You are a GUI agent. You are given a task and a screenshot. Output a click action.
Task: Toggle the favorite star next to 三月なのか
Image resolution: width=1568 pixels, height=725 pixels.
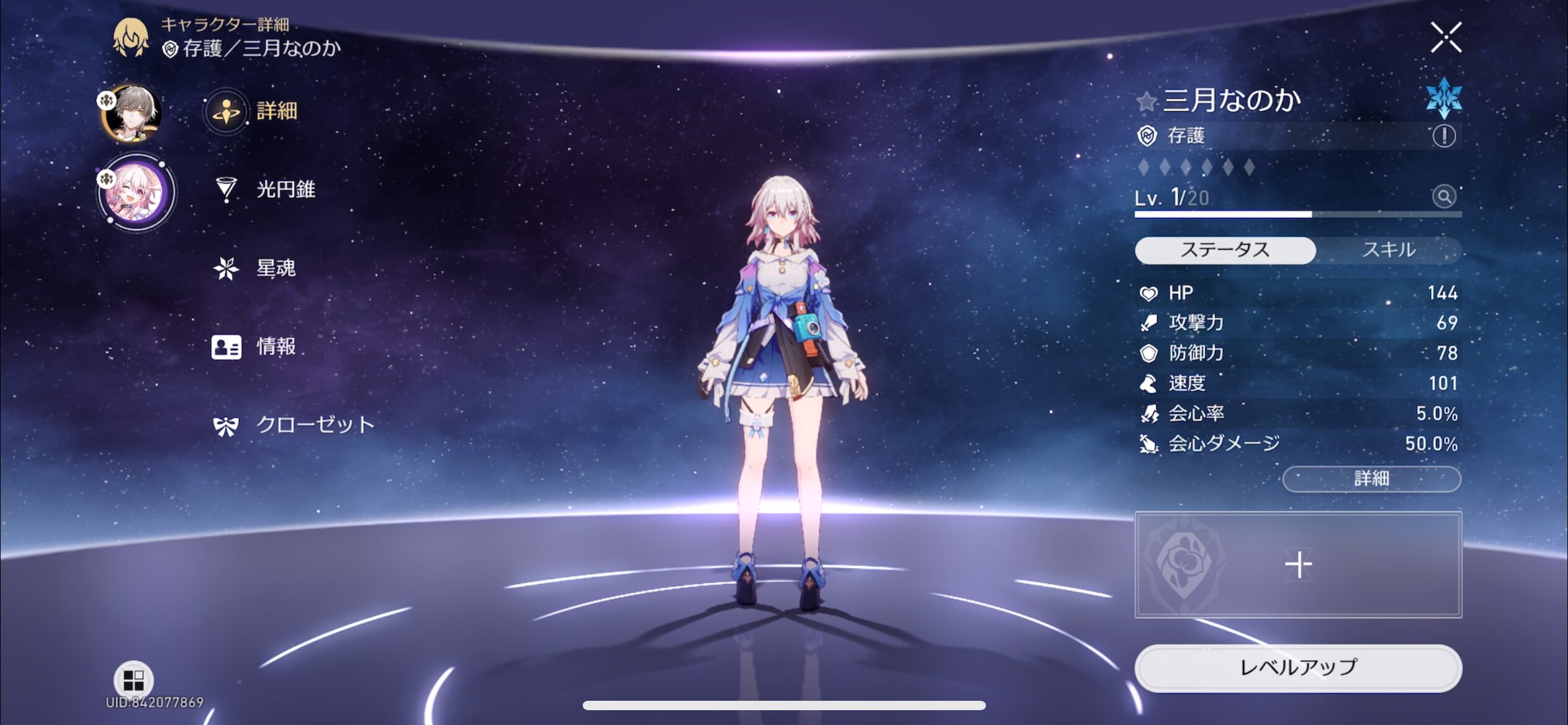(x=1146, y=101)
